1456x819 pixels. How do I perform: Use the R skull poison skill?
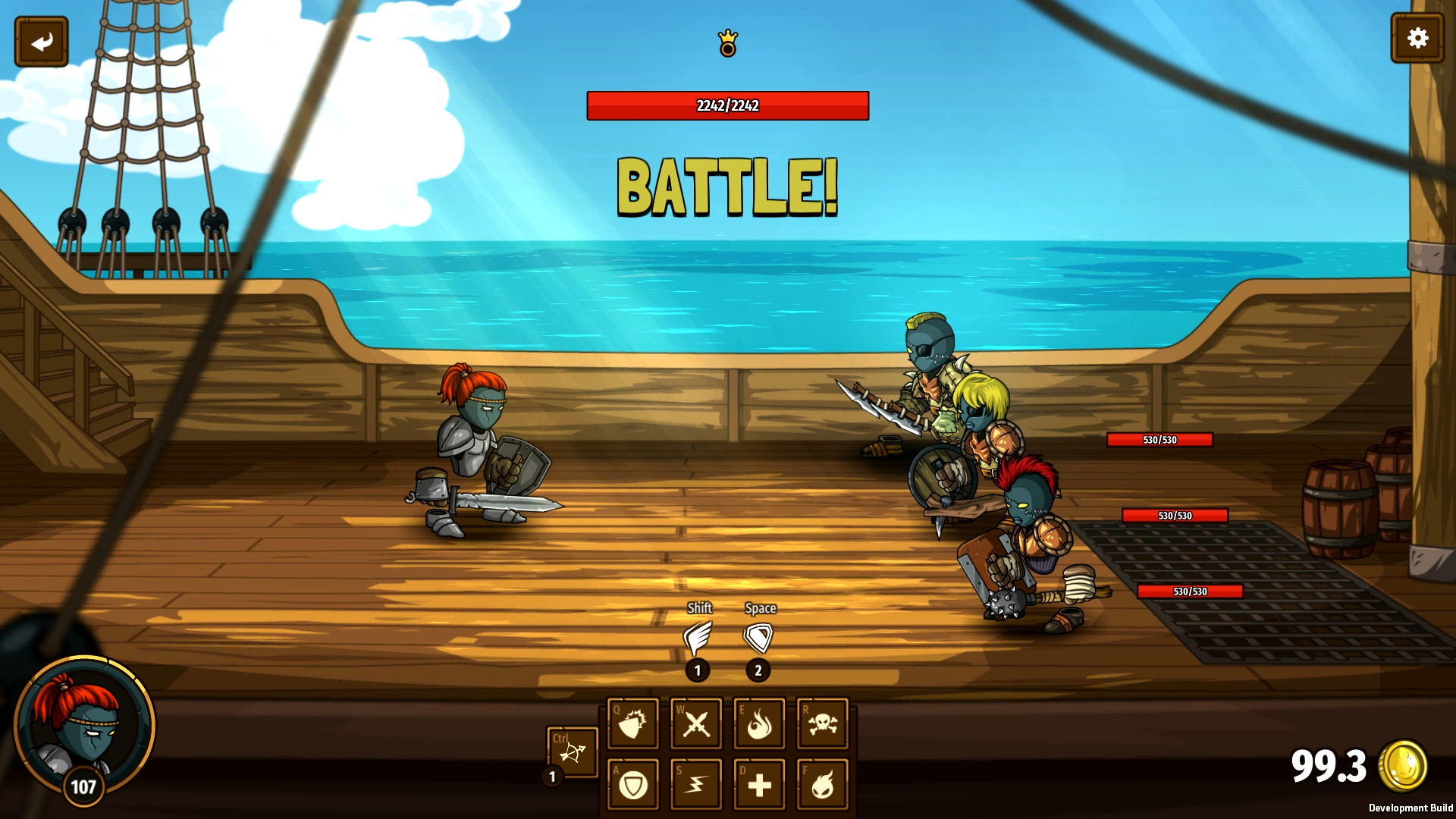(x=823, y=723)
